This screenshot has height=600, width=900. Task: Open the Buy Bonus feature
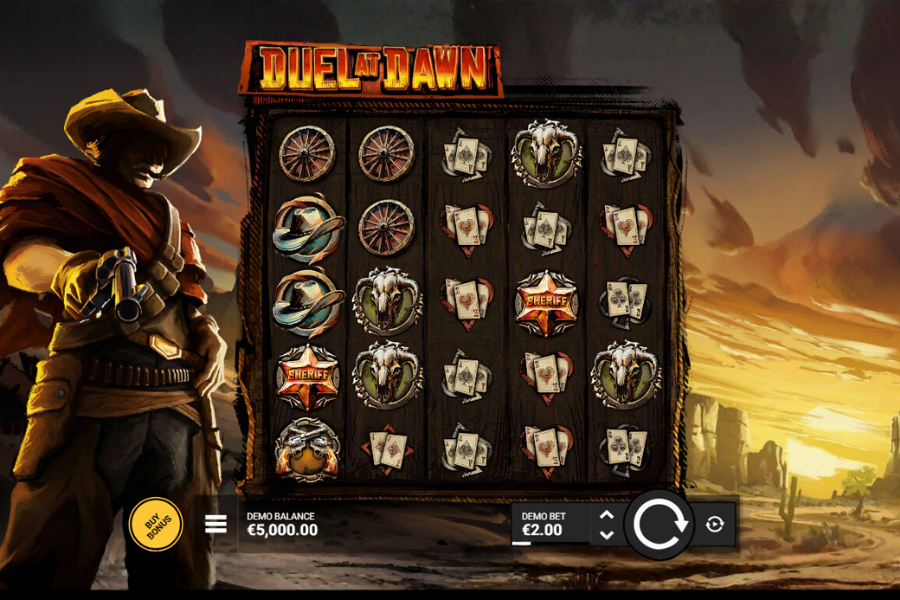(x=156, y=523)
